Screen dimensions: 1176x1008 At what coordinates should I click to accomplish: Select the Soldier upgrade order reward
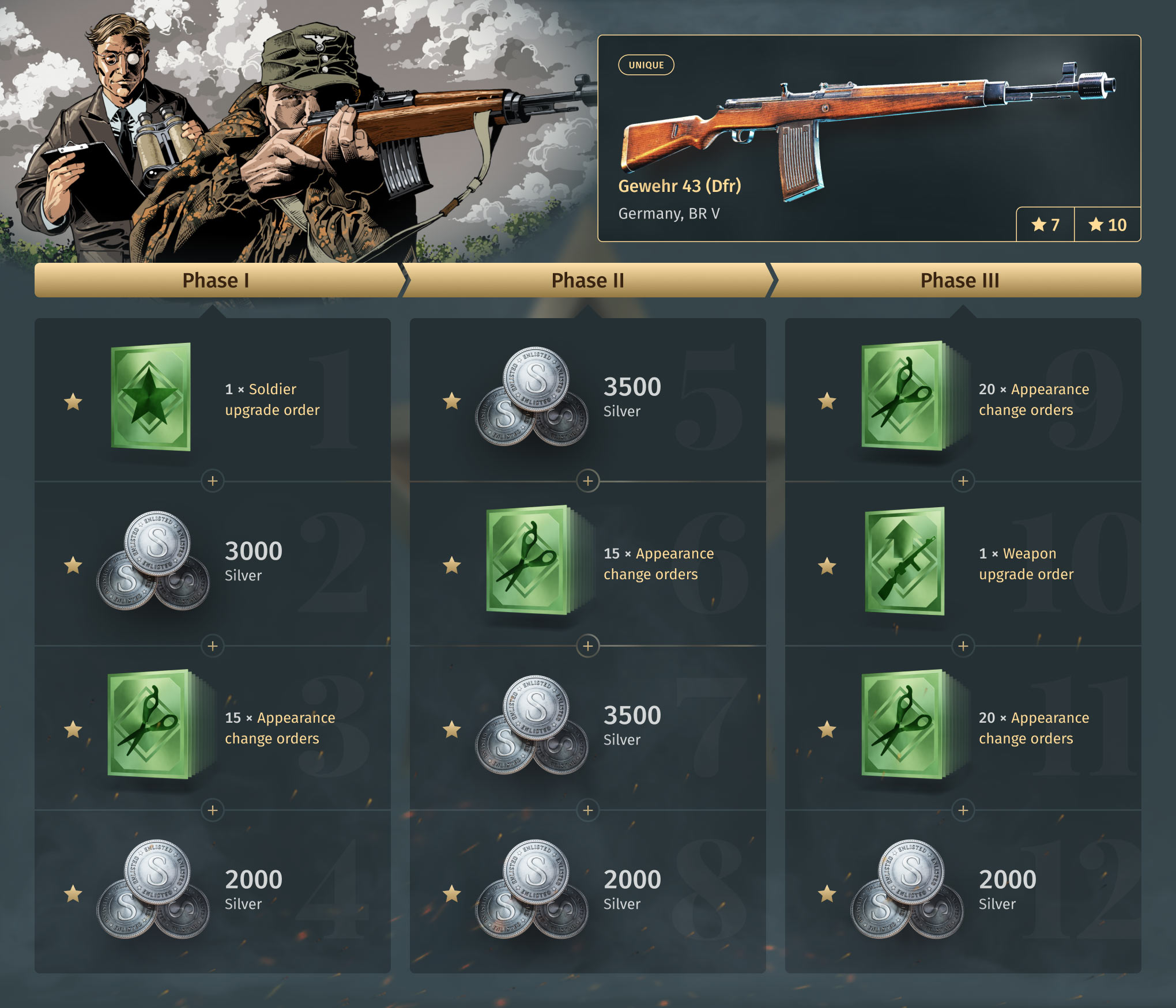(212, 399)
